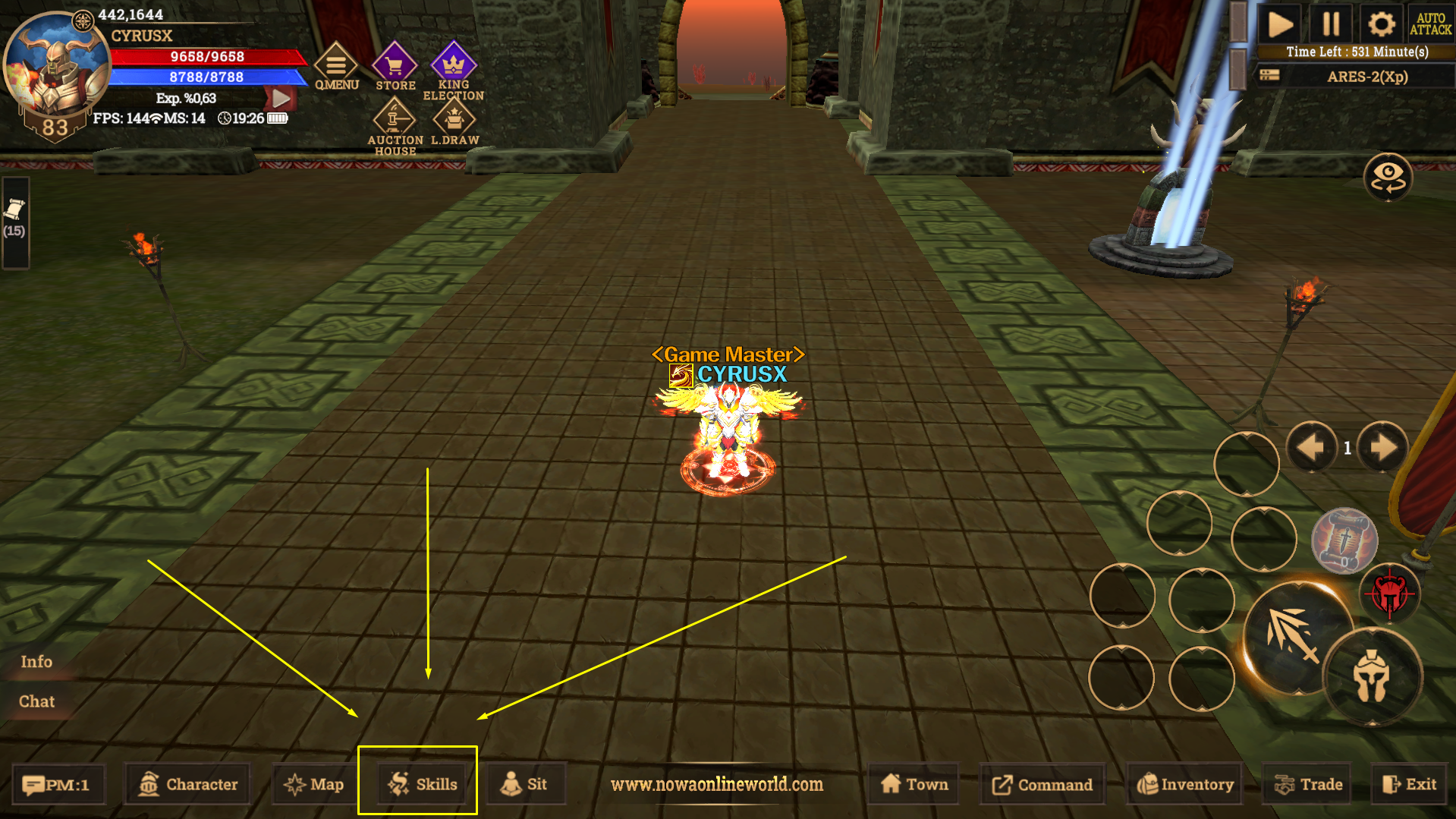The height and width of the screenshot is (819, 1456).
Task: Make the character Sit
Action: (x=524, y=784)
